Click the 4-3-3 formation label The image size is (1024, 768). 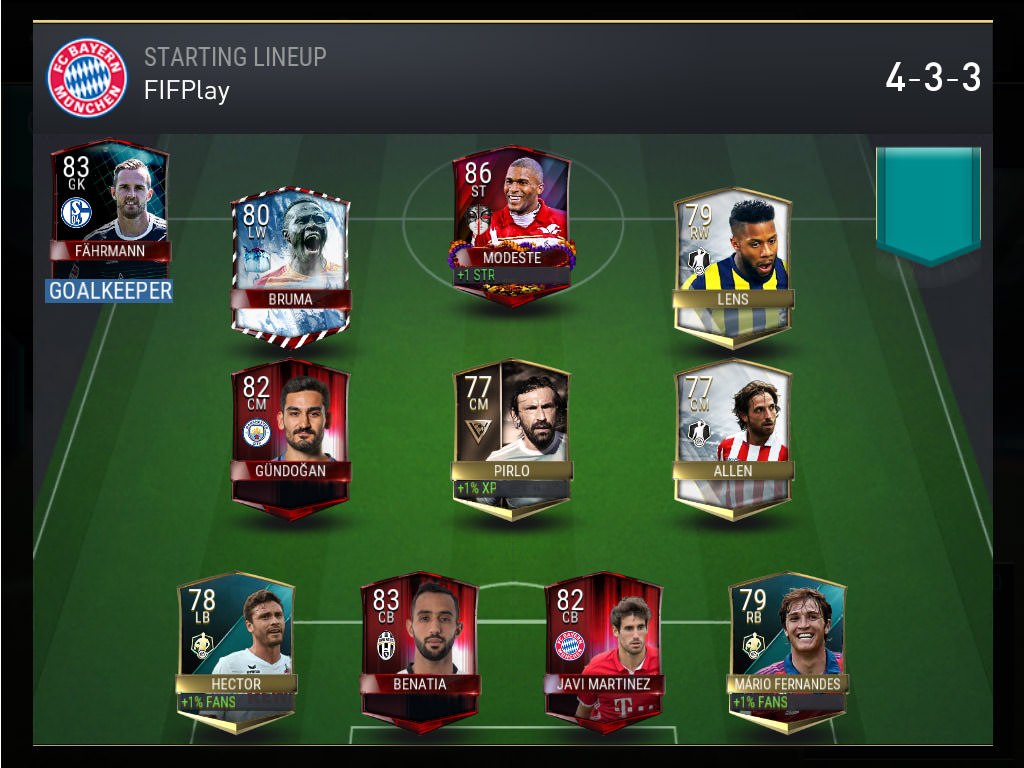pyautogui.click(x=933, y=77)
